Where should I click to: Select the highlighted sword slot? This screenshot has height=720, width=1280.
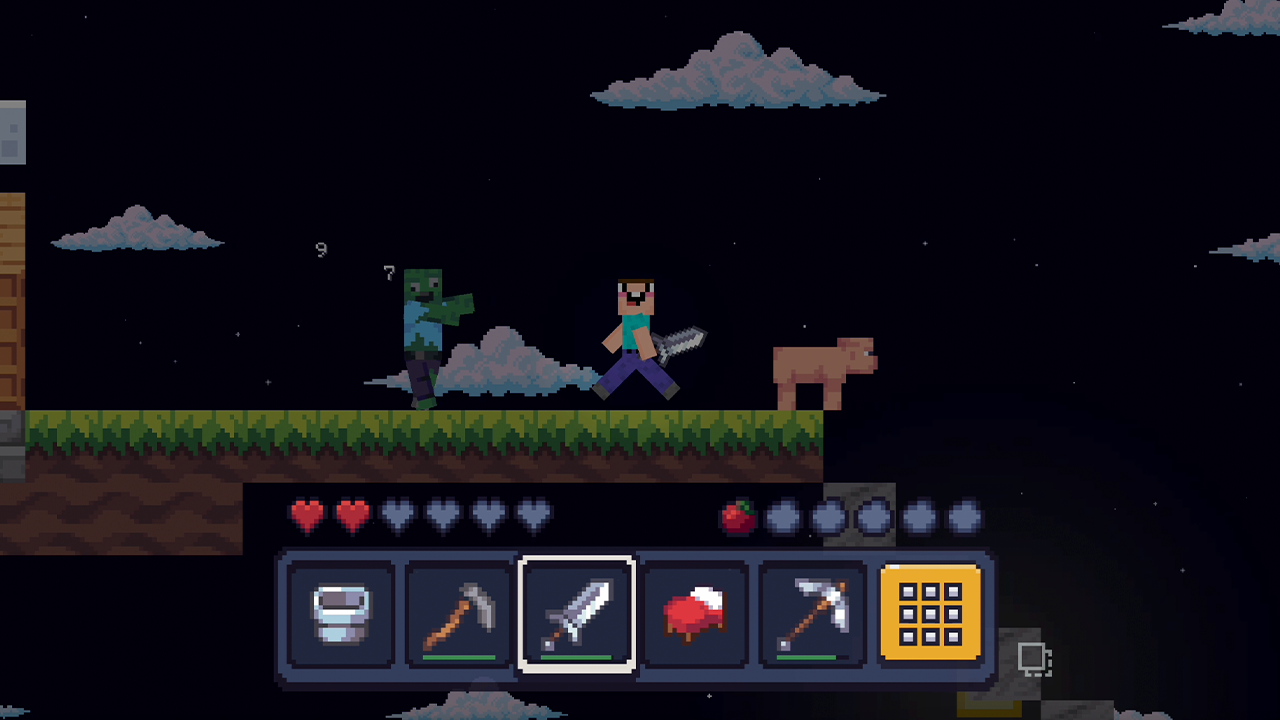577,613
